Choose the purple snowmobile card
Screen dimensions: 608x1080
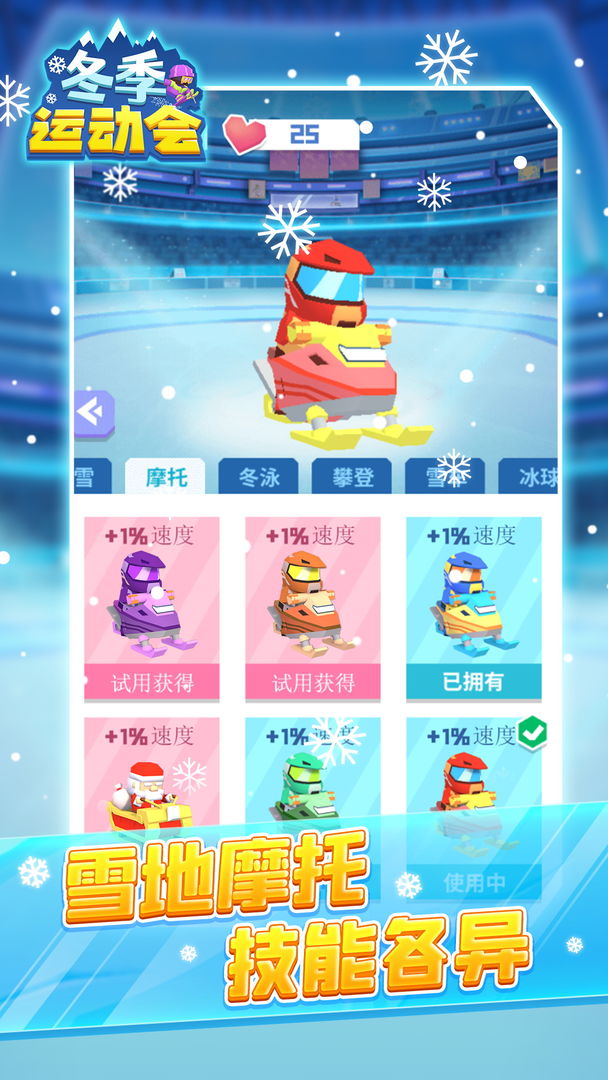[152, 607]
